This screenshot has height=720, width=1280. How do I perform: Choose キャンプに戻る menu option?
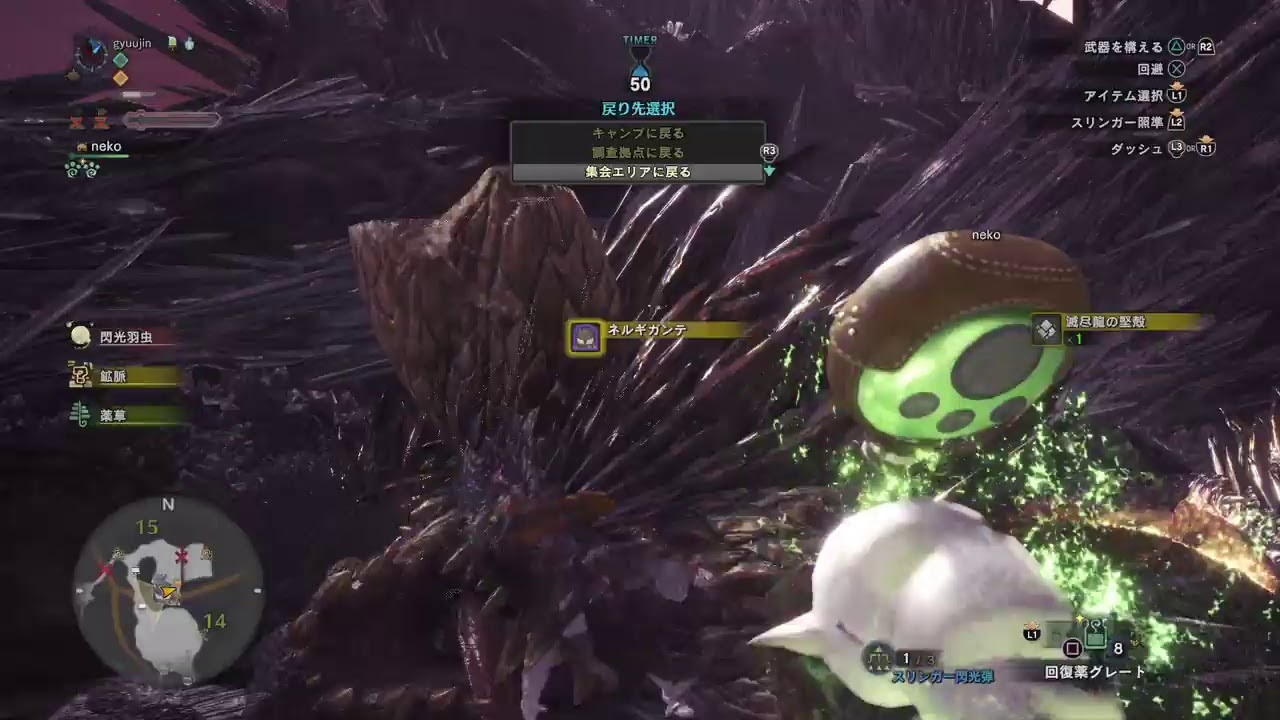point(639,132)
